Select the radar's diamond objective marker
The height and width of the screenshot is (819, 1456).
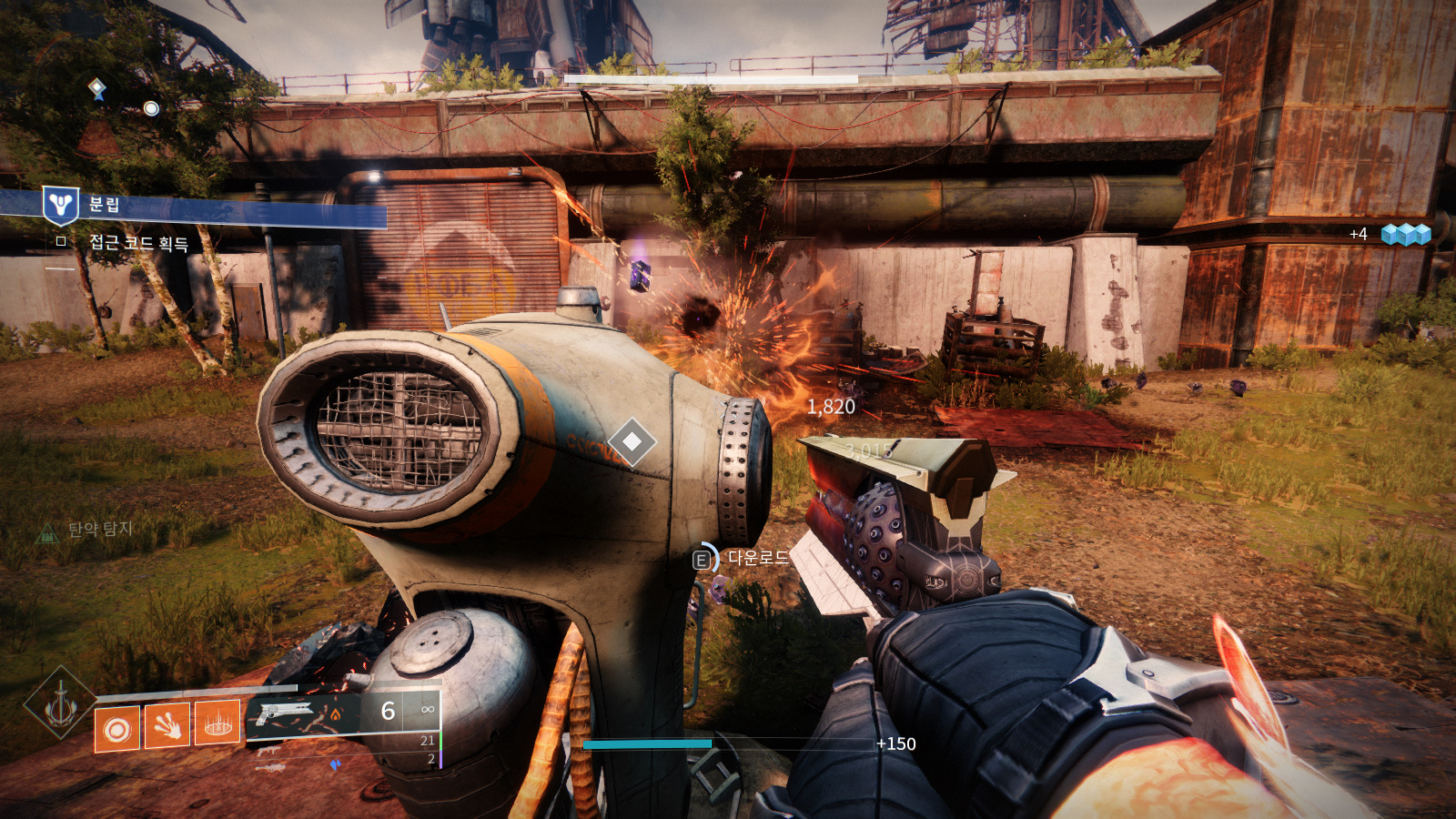point(96,88)
